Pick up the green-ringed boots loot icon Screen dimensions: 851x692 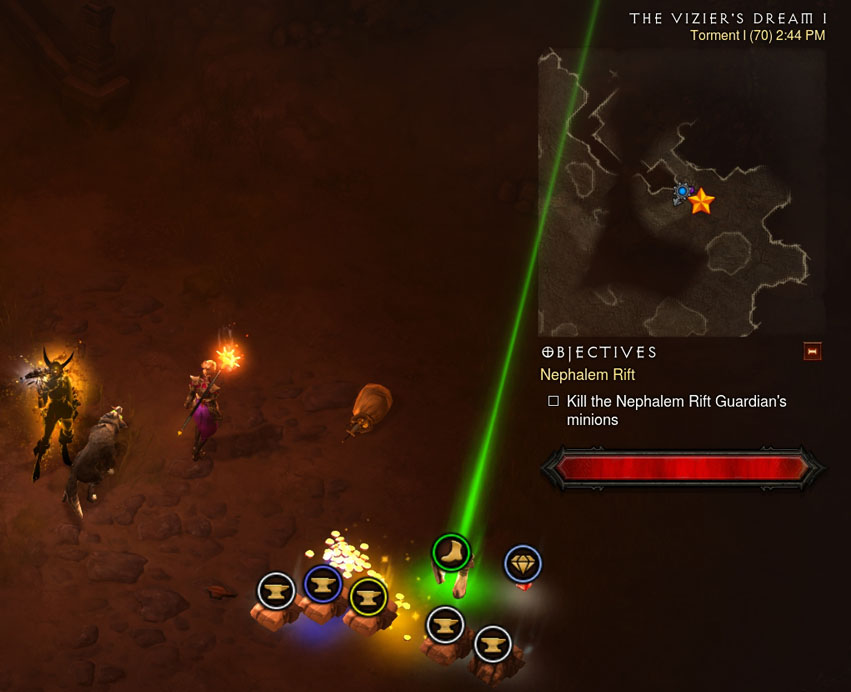pos(451,552)
